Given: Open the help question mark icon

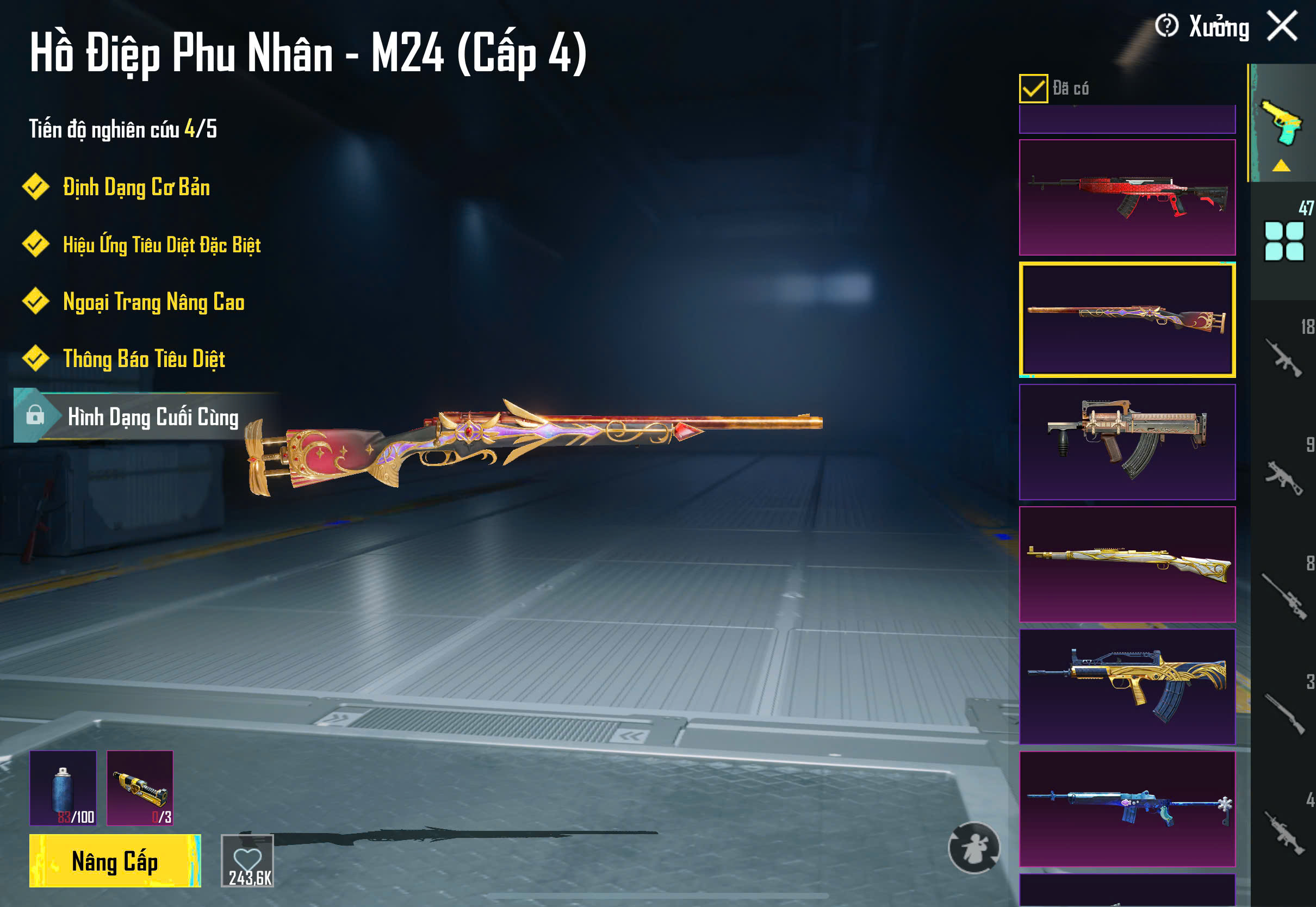Looking at the screenshot, I should tap(1166, 26).
